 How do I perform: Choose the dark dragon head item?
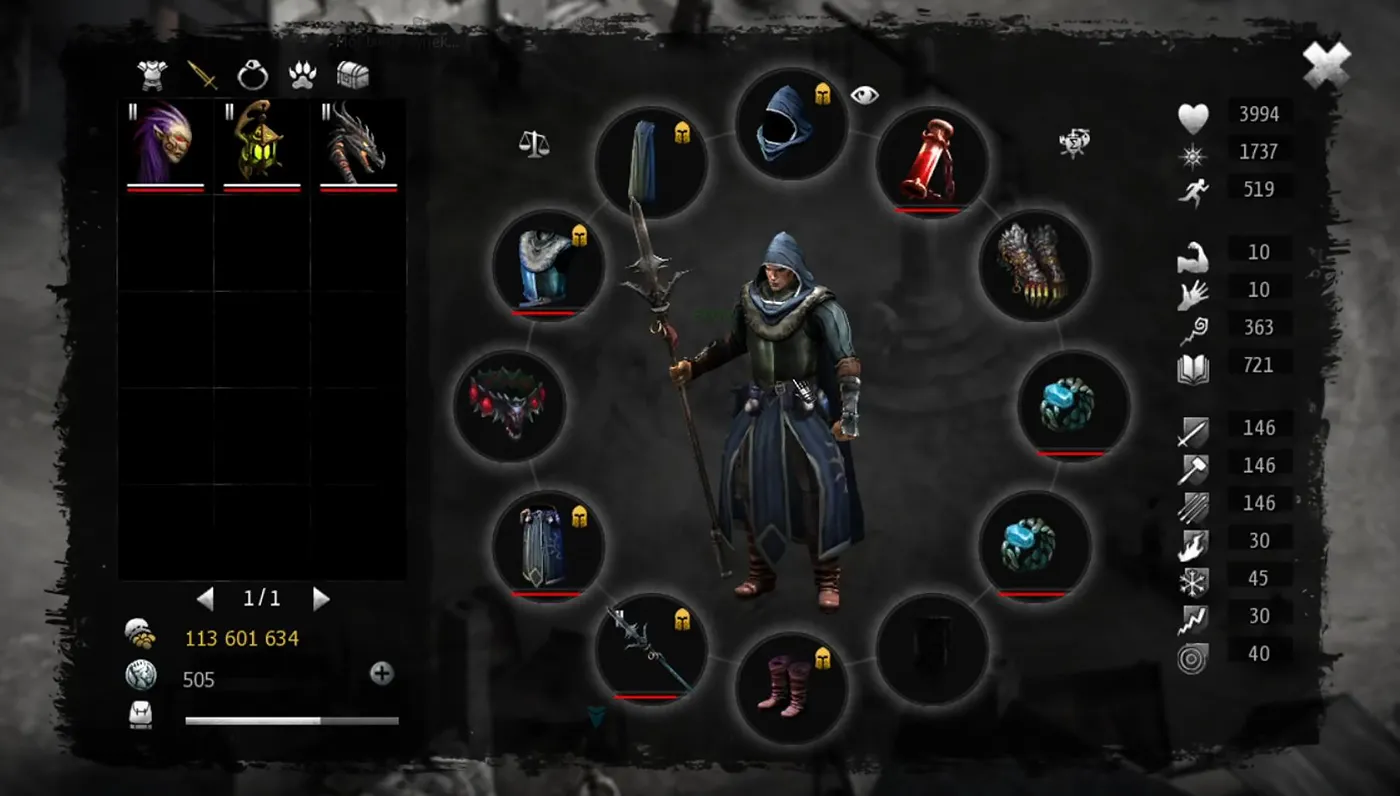[x=357, y=143]
